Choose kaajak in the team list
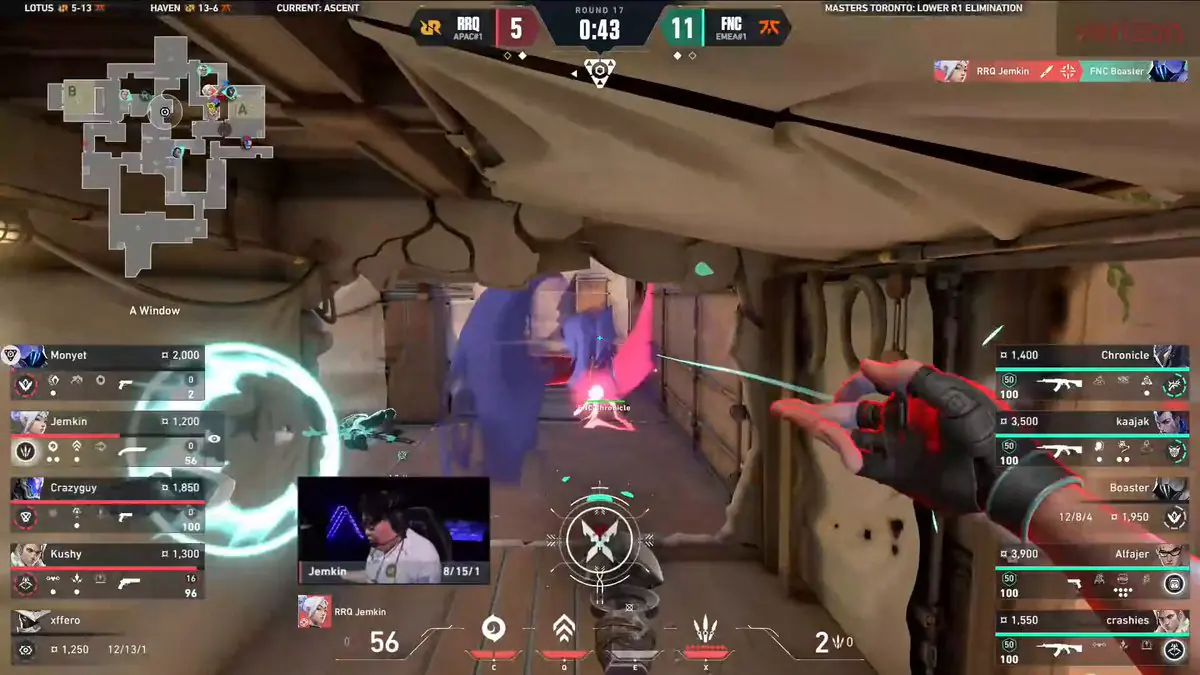Screen dimensions: 1200x675 pyautogui.click(x=1092, y=438)
